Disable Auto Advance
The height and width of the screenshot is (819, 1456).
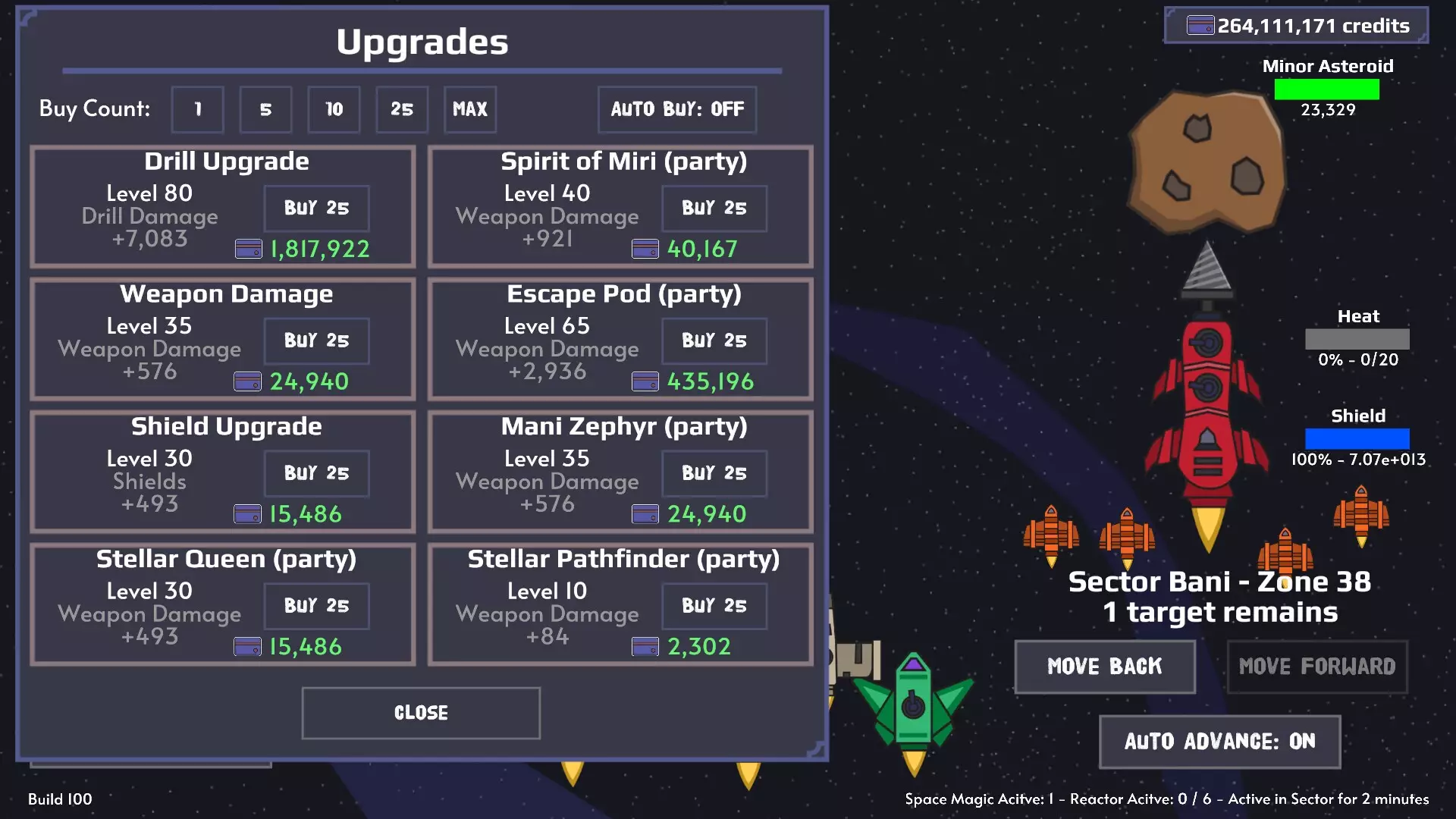coord(1219,742)
